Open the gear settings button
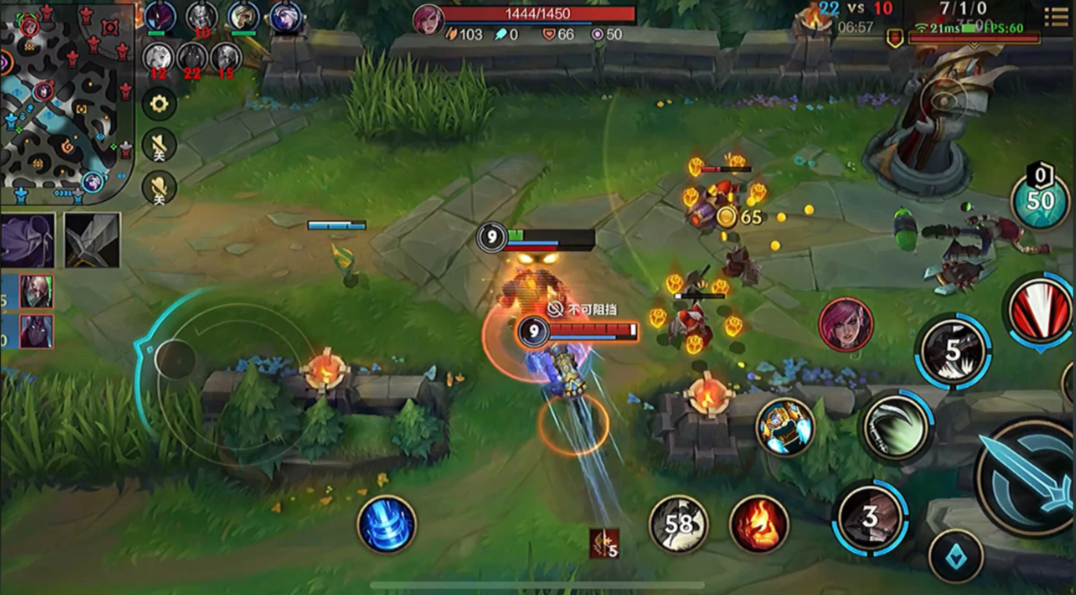 point(158,103)
